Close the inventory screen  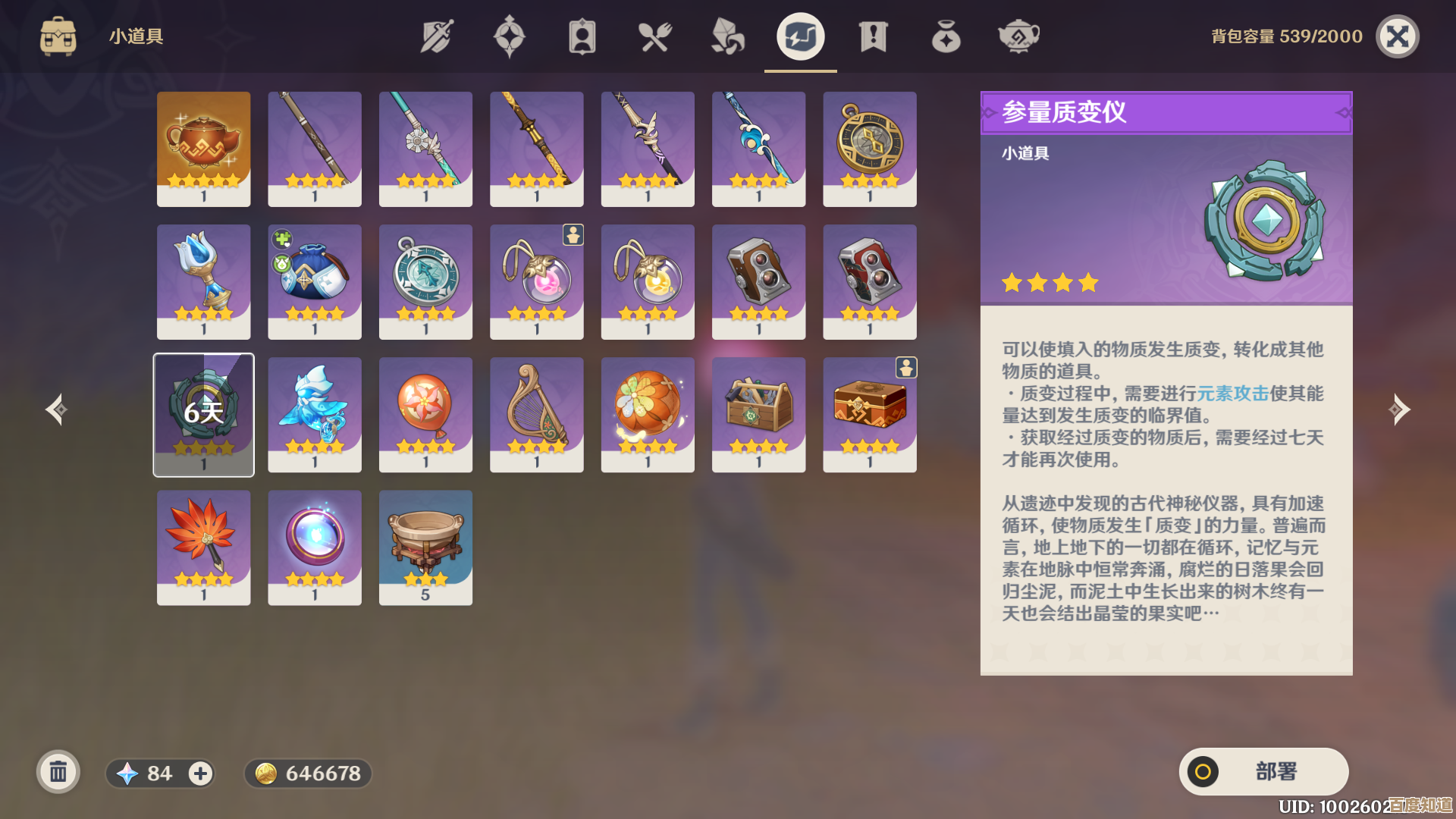click(1398, 36)
